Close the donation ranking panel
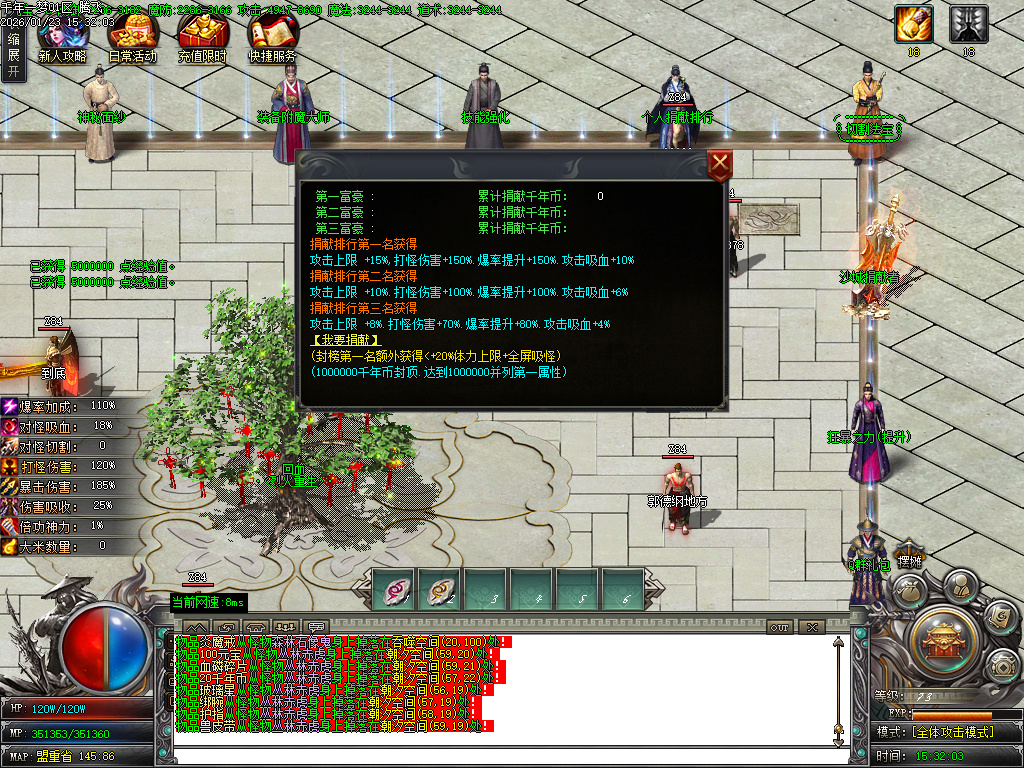The width and height of the screenshot is (1024, 768). point(719,165)
